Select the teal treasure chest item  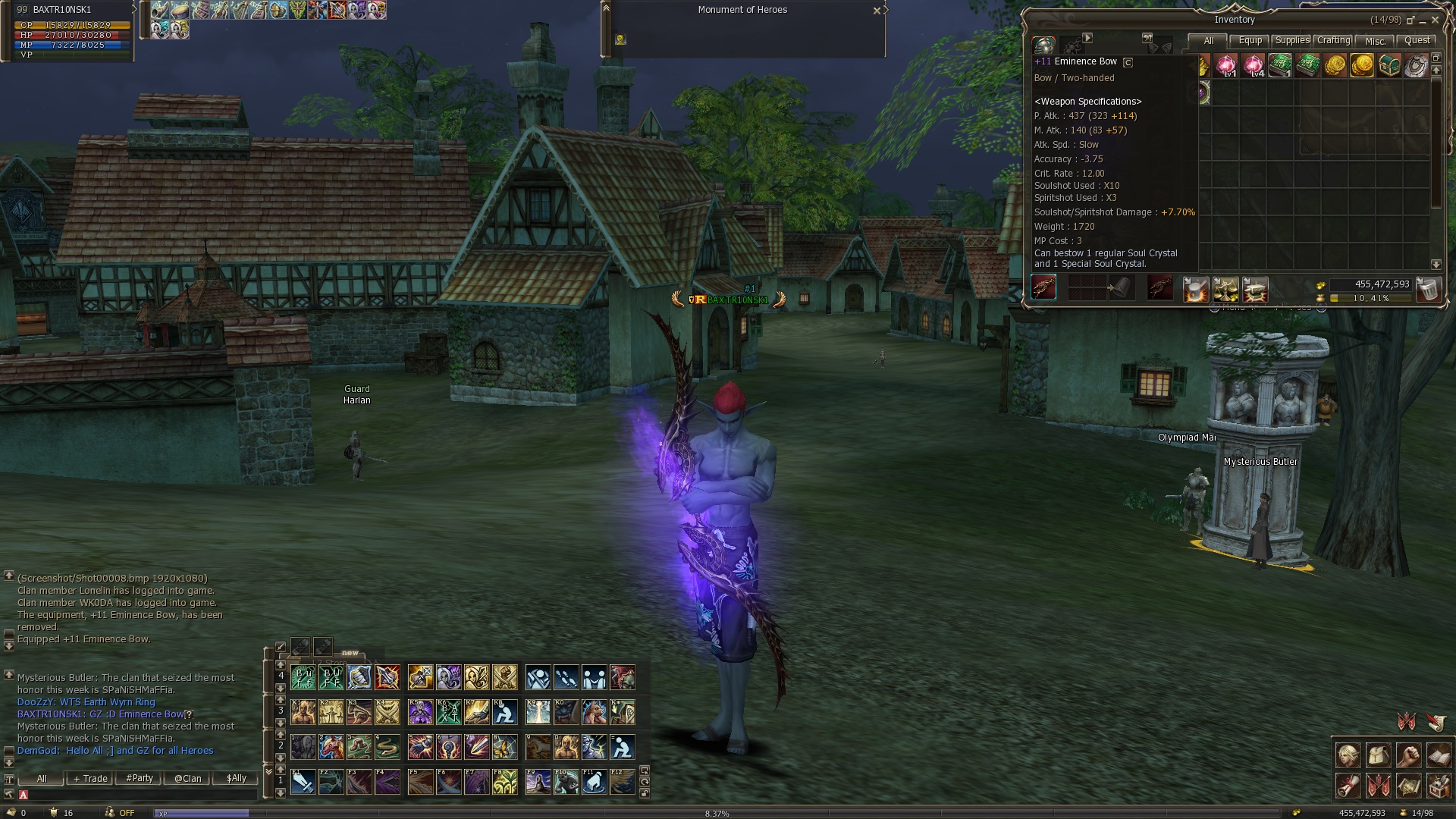tap(1389, 66)
